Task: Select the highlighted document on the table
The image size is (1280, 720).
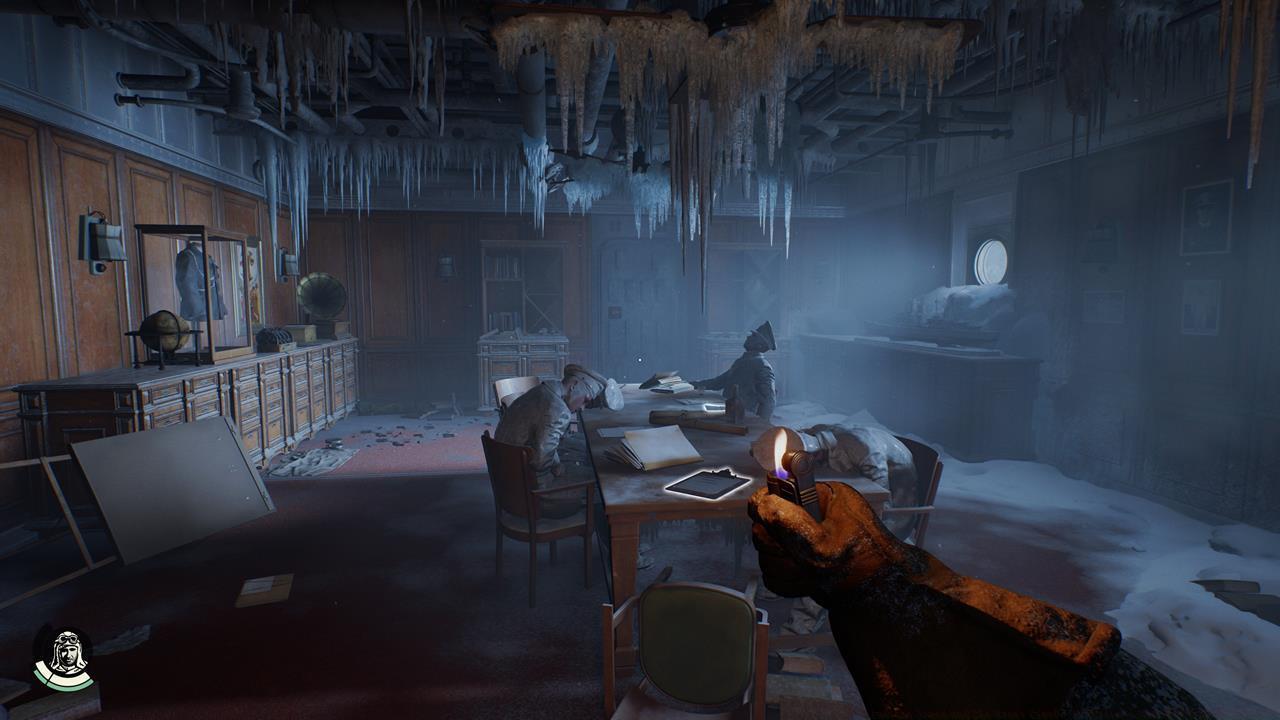Action: click(707, 483)
